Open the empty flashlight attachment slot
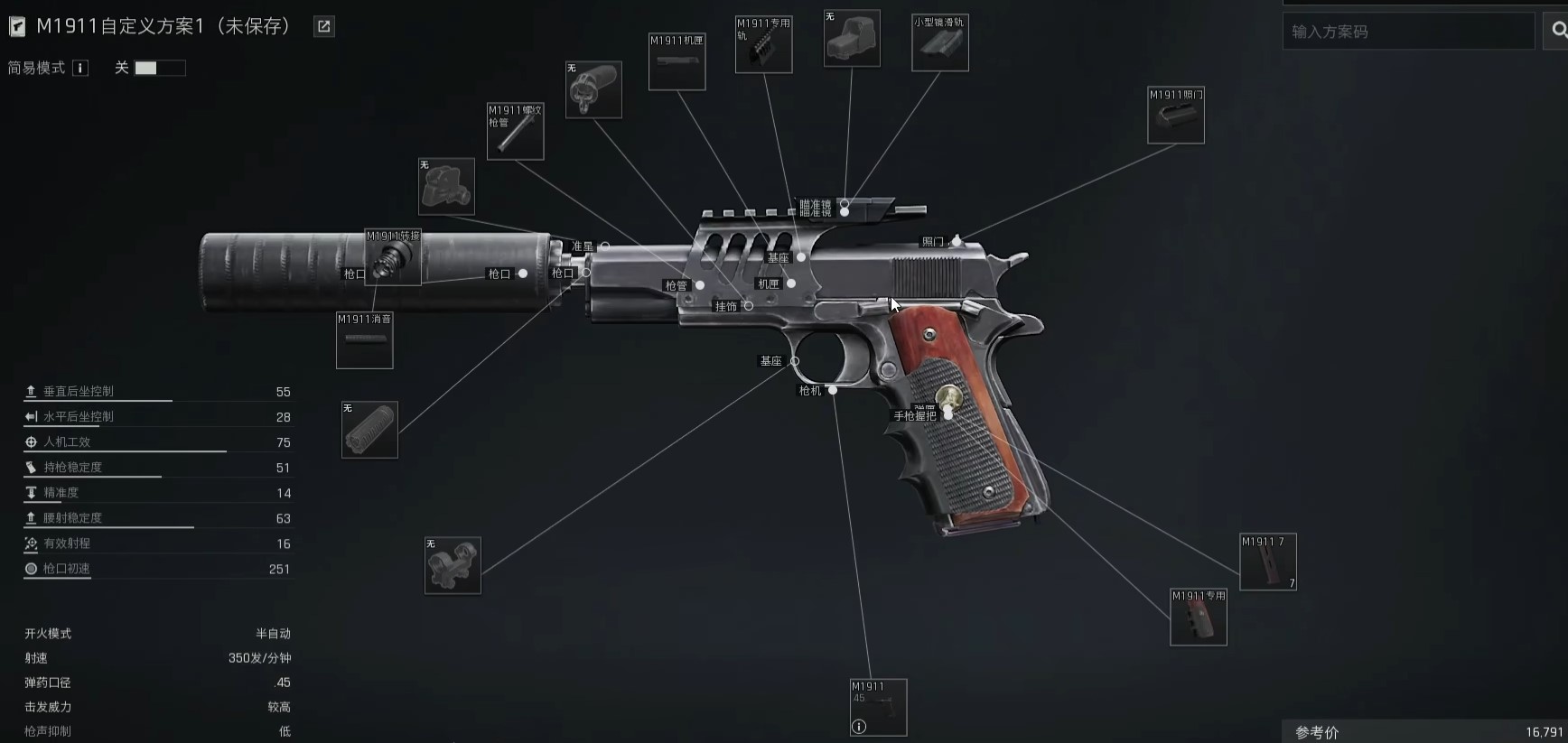 593,89
